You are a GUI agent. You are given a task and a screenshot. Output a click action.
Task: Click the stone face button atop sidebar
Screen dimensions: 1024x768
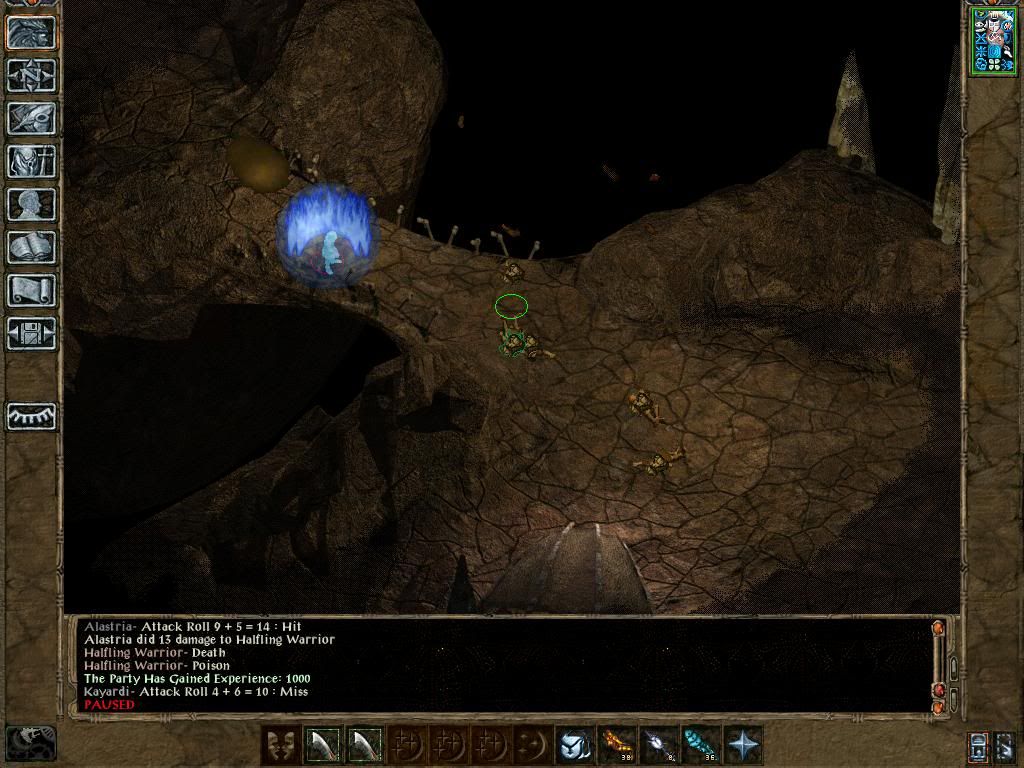pyautogui.click(x=31, y=32)
